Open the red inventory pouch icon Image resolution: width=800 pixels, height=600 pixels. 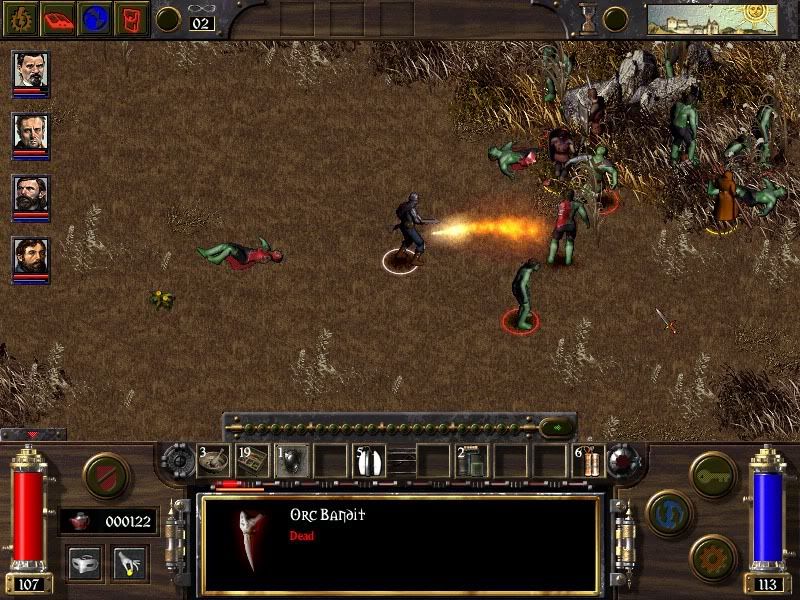click(133, 18)
